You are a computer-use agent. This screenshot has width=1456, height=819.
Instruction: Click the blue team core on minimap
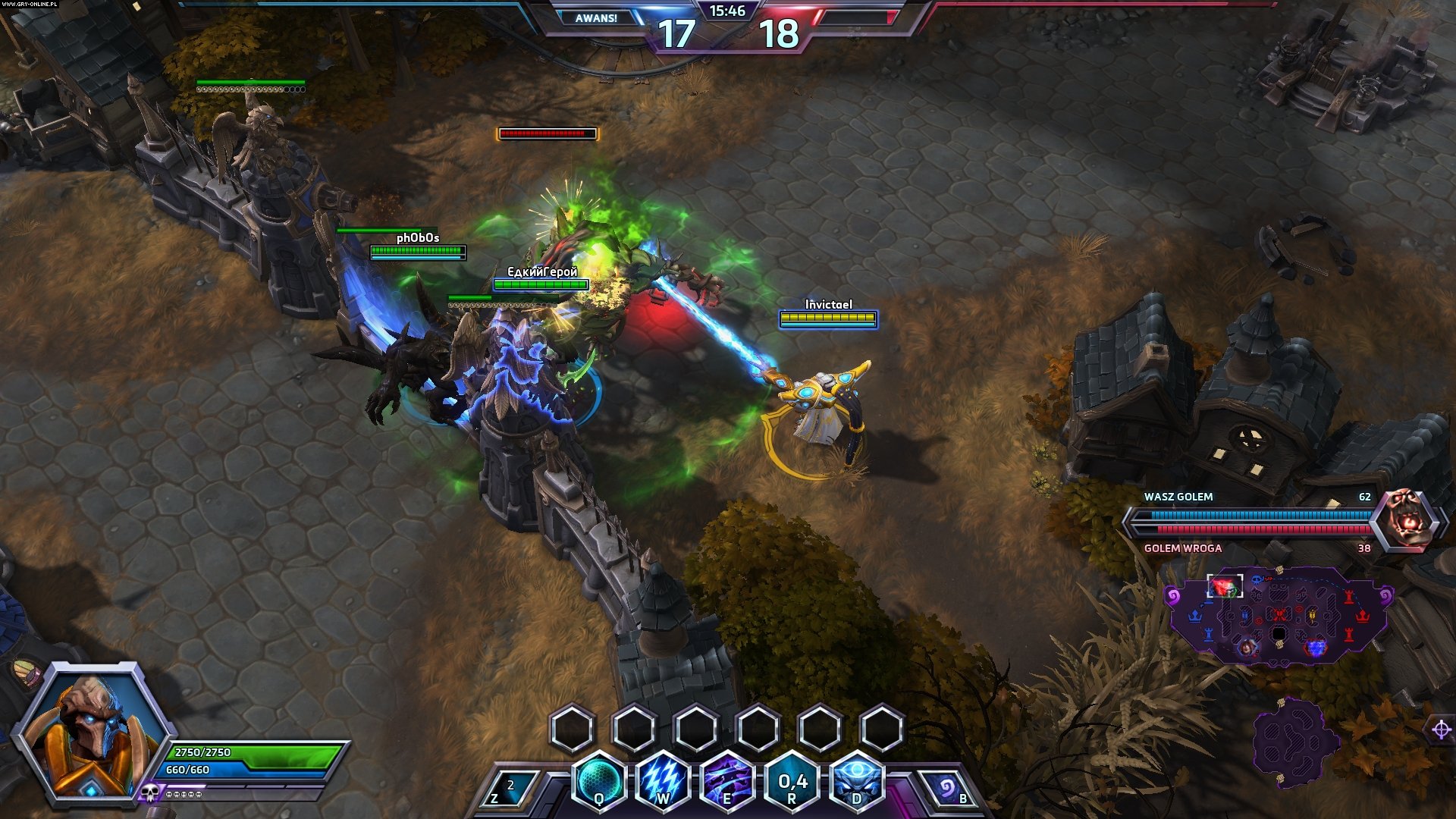click(x=1196, y=615)
